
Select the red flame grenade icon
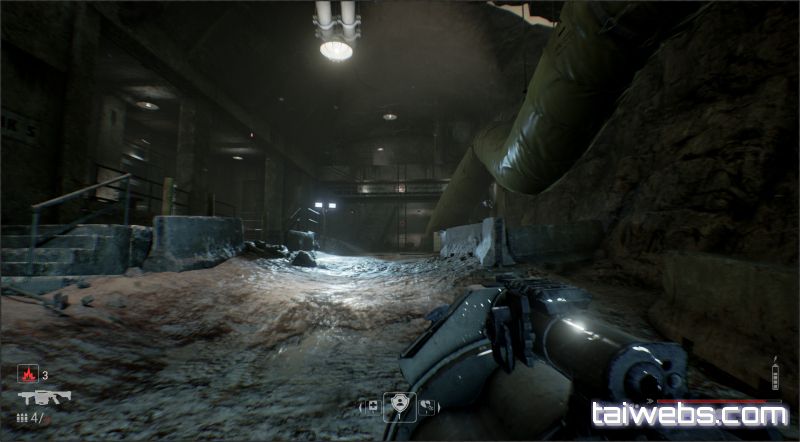[28, 375]
